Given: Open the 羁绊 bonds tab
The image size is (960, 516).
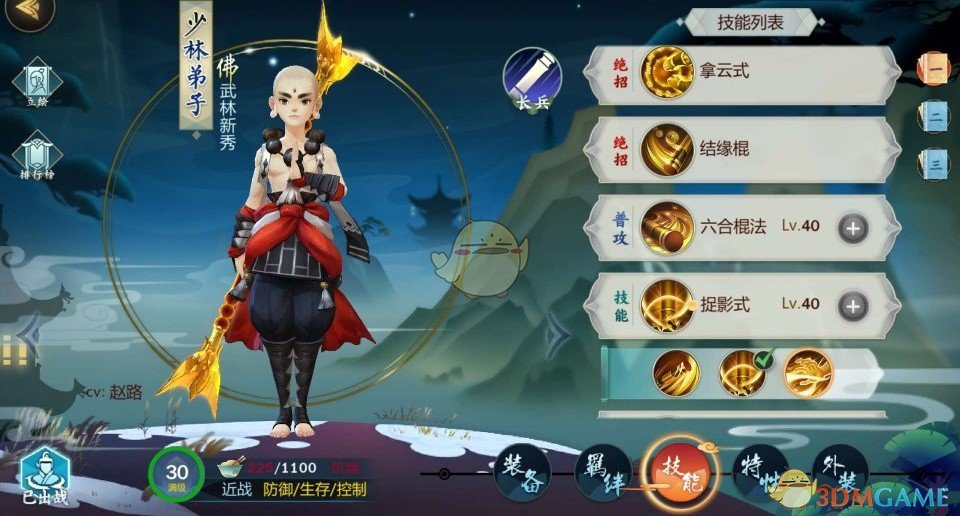Looking at the screenshot, I should click(x=602, y=472).
